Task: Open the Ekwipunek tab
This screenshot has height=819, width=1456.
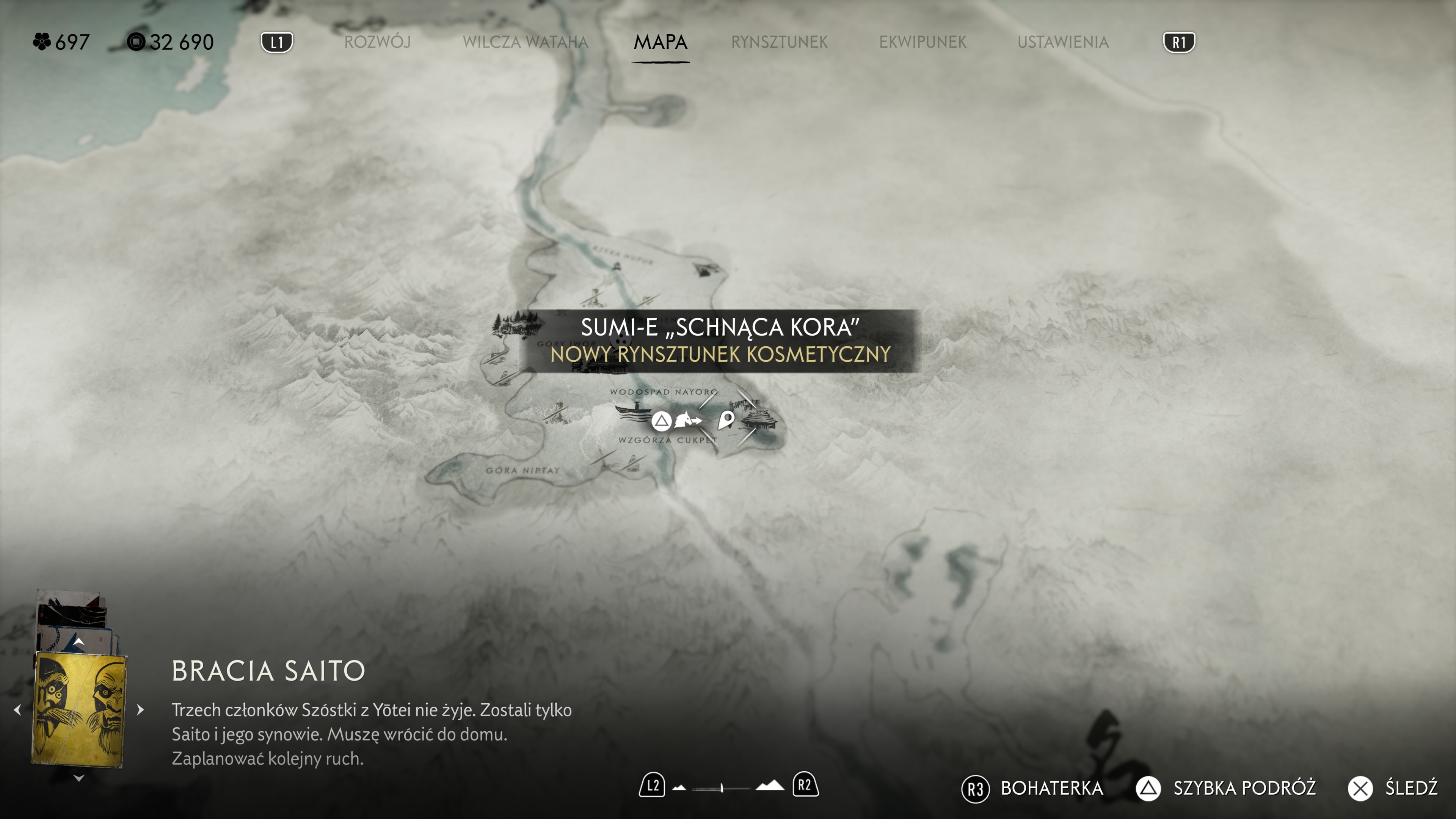Action: 923,42
